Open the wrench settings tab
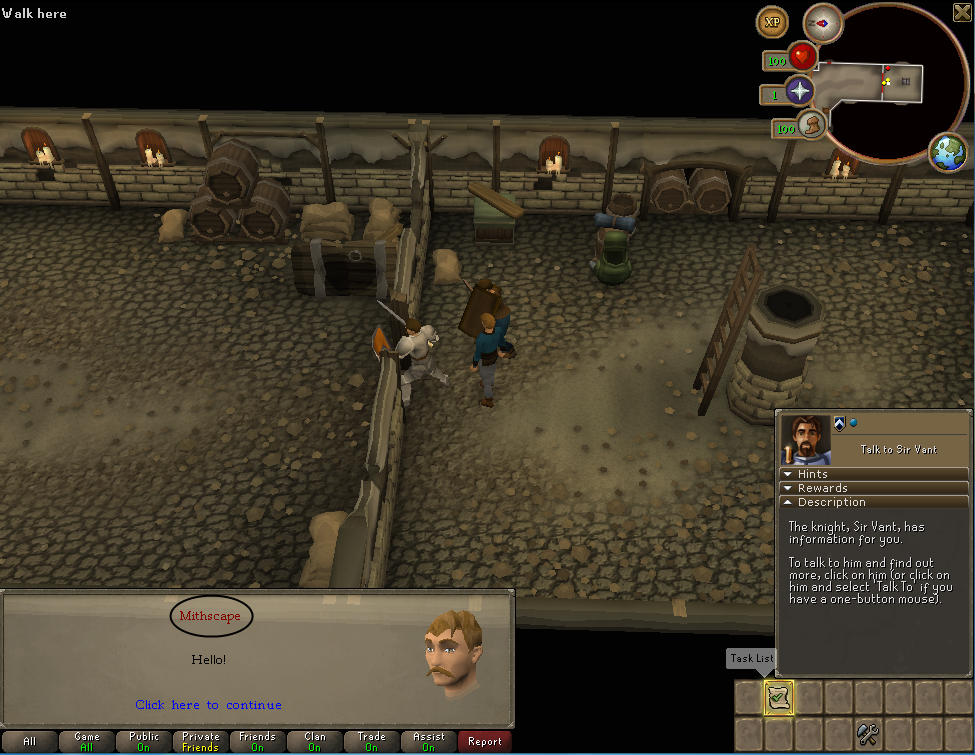 [868, 735]
